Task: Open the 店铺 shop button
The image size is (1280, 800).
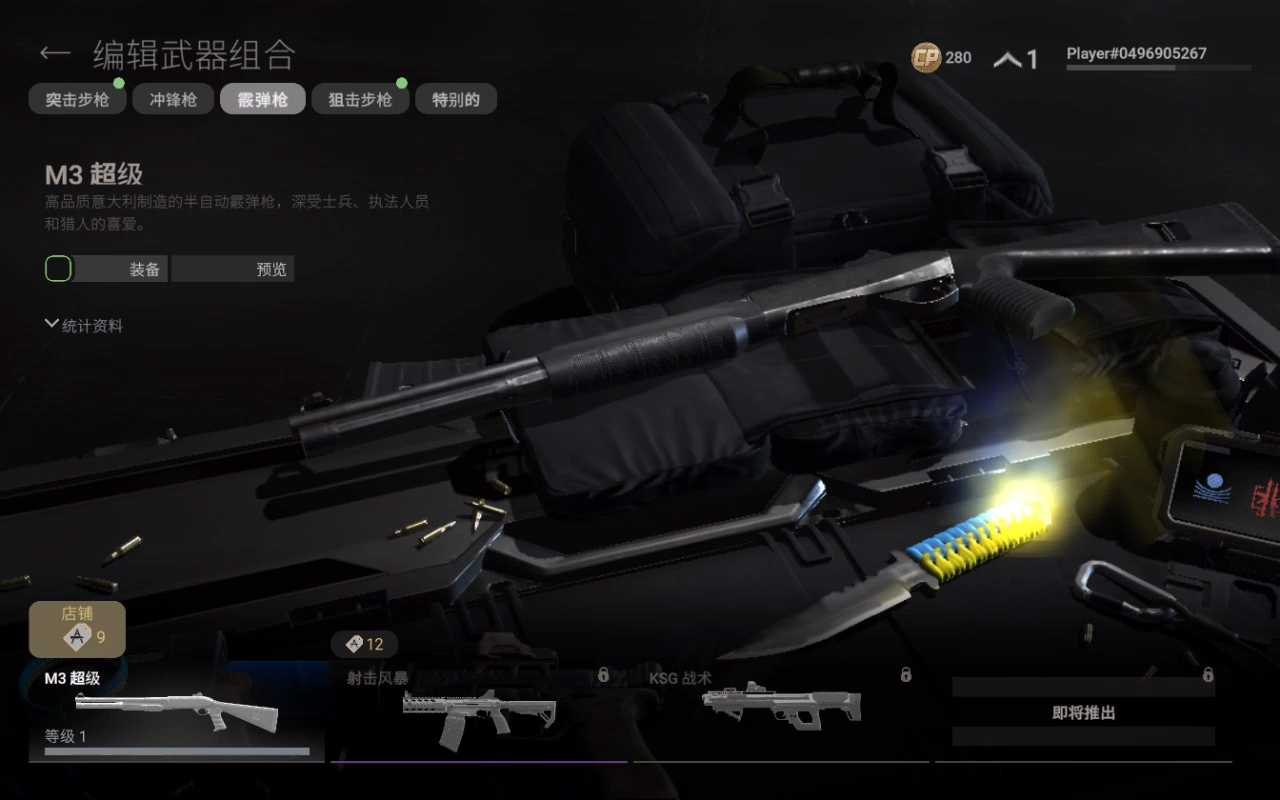Action: coord(77,628)
